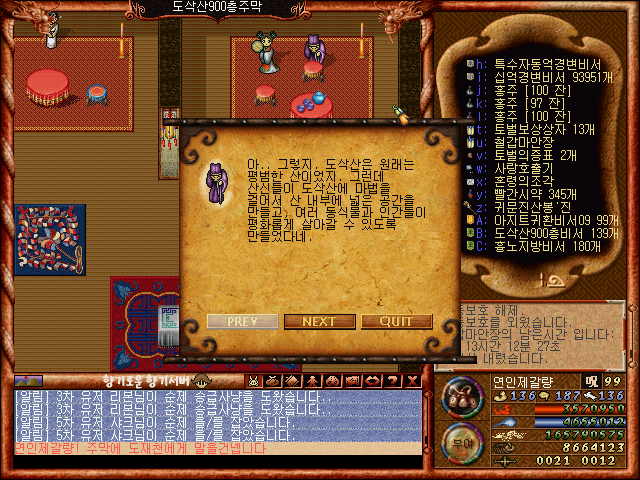This screenshot has width=640, height=480.
Task: Use the 아지트귀환비서09 return scroll row
Action: click(542, 220)
